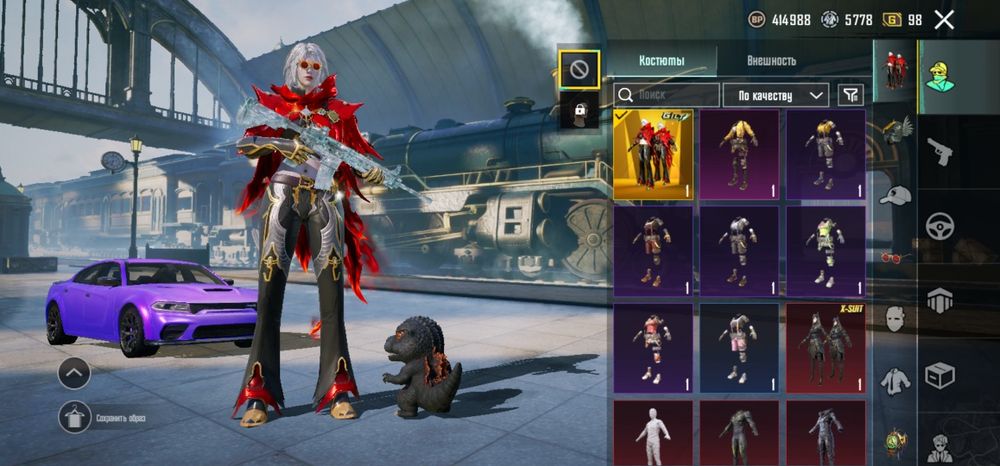The width and height of the screenshot is (1000, 466).
Task: Show the cap headwear subcategory
Action: (x=895, y=196)
